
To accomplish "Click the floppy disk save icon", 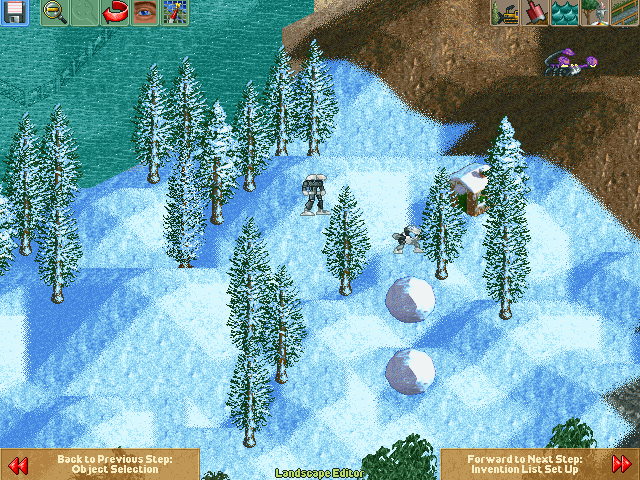I will 14,13.
